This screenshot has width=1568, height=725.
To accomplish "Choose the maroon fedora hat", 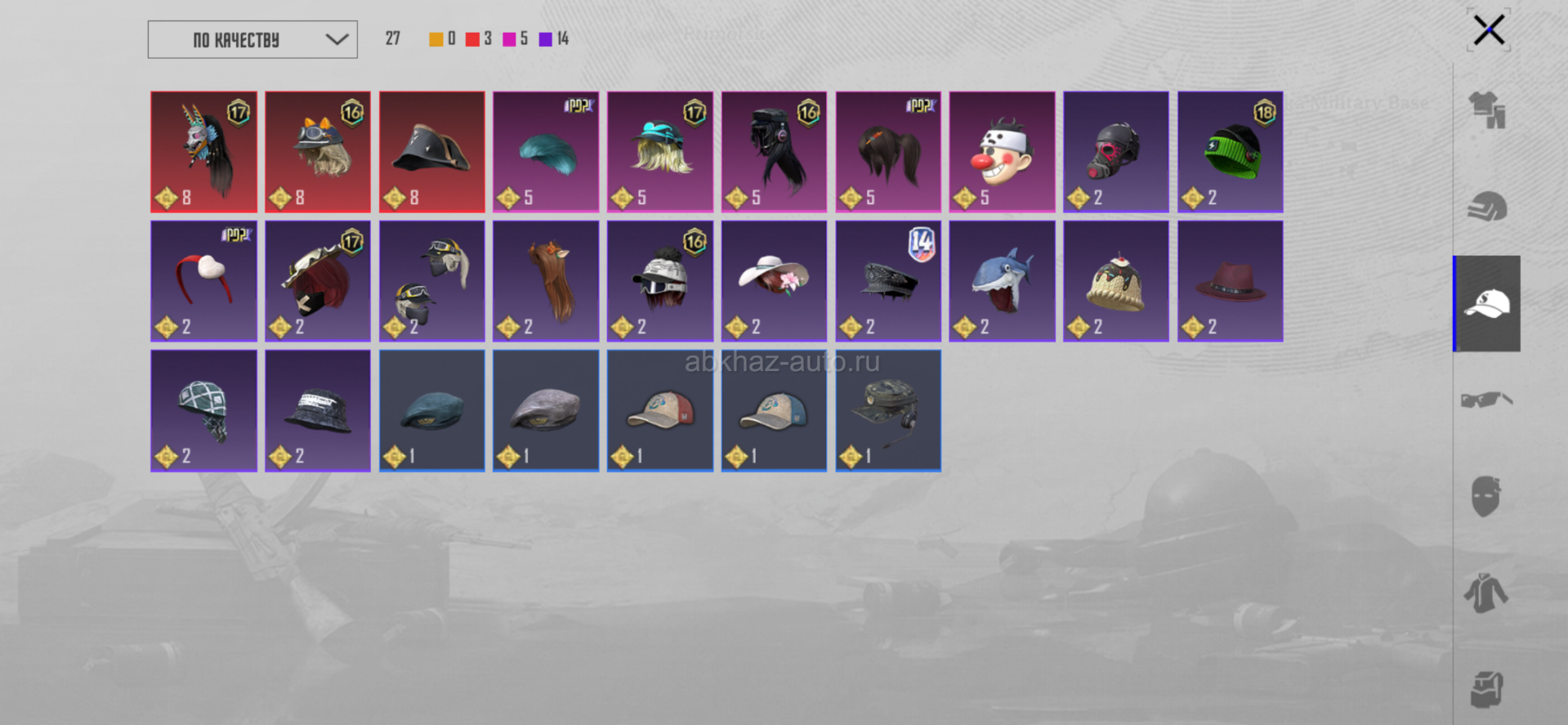I will coord(1230,281).
